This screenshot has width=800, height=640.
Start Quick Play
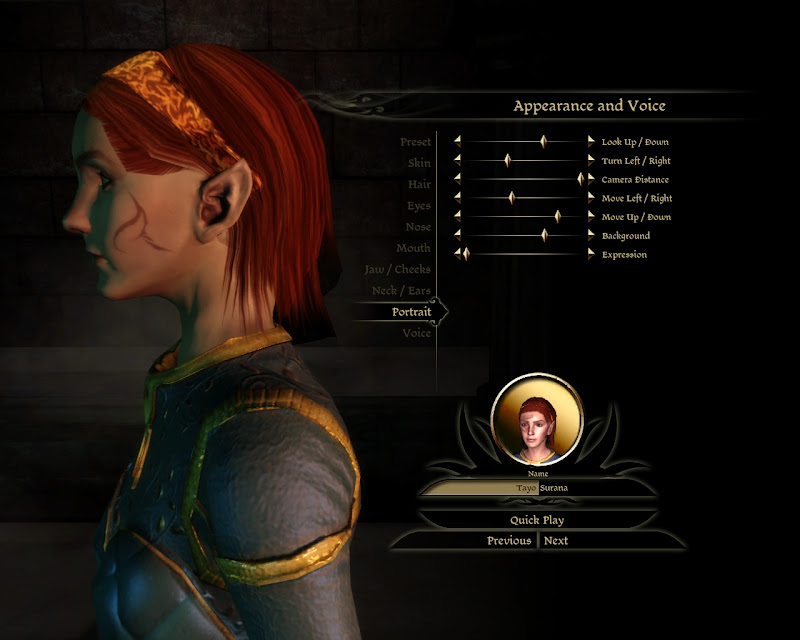pos(538,520)
